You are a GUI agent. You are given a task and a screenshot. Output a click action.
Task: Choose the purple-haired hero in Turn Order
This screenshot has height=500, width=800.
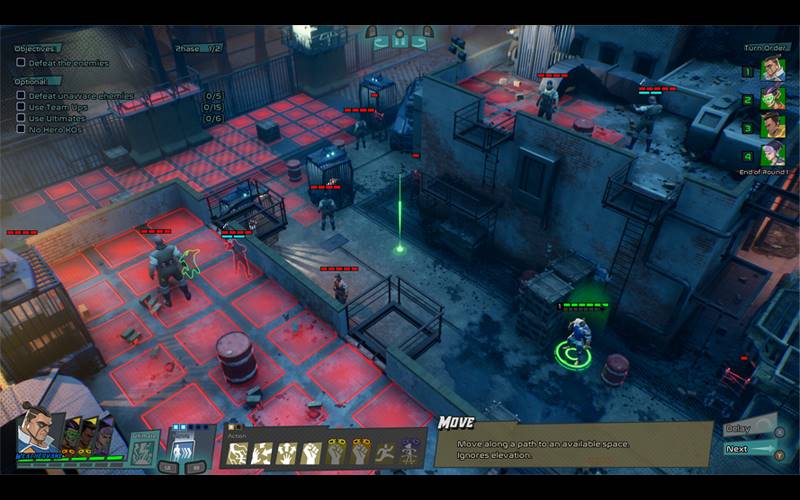coord(772,154)
